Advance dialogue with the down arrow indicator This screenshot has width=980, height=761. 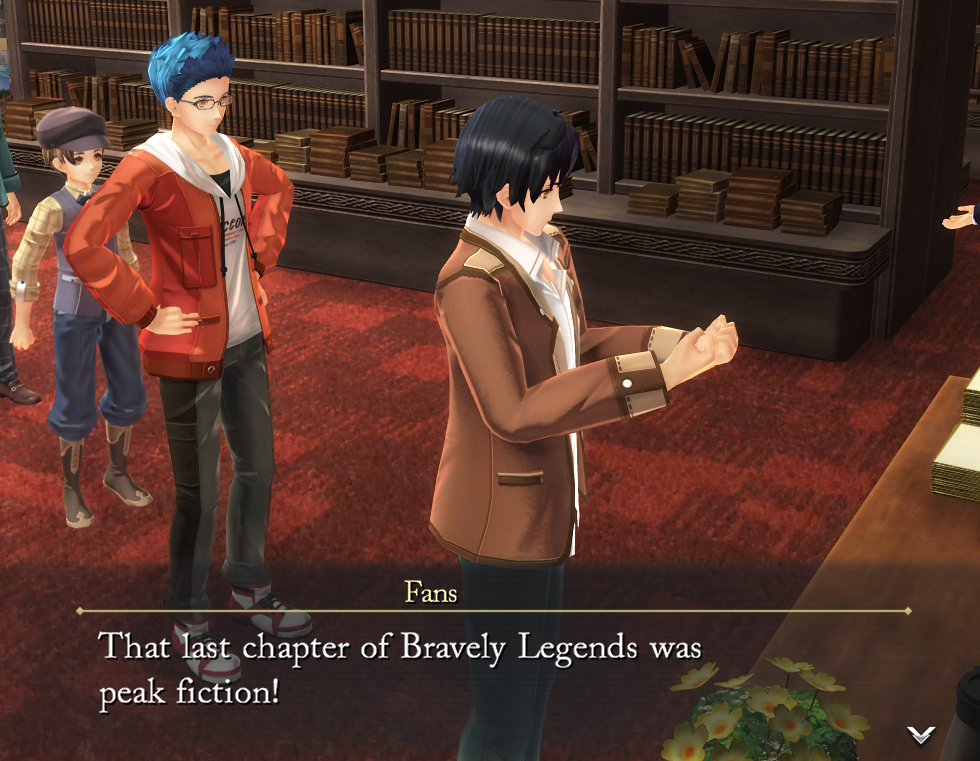[920, 735]
